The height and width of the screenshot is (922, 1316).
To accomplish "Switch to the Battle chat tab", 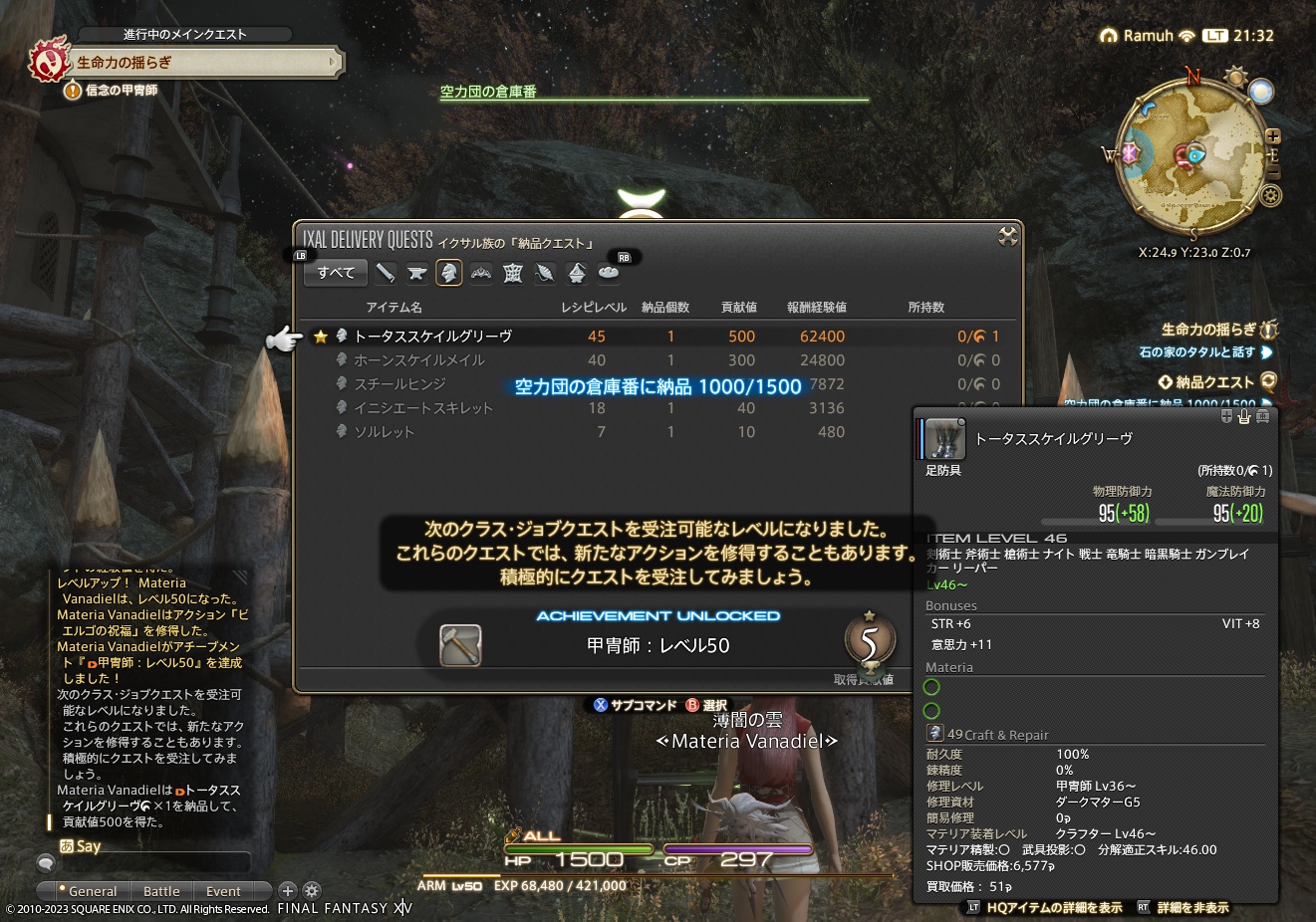I will pos(161,891).
